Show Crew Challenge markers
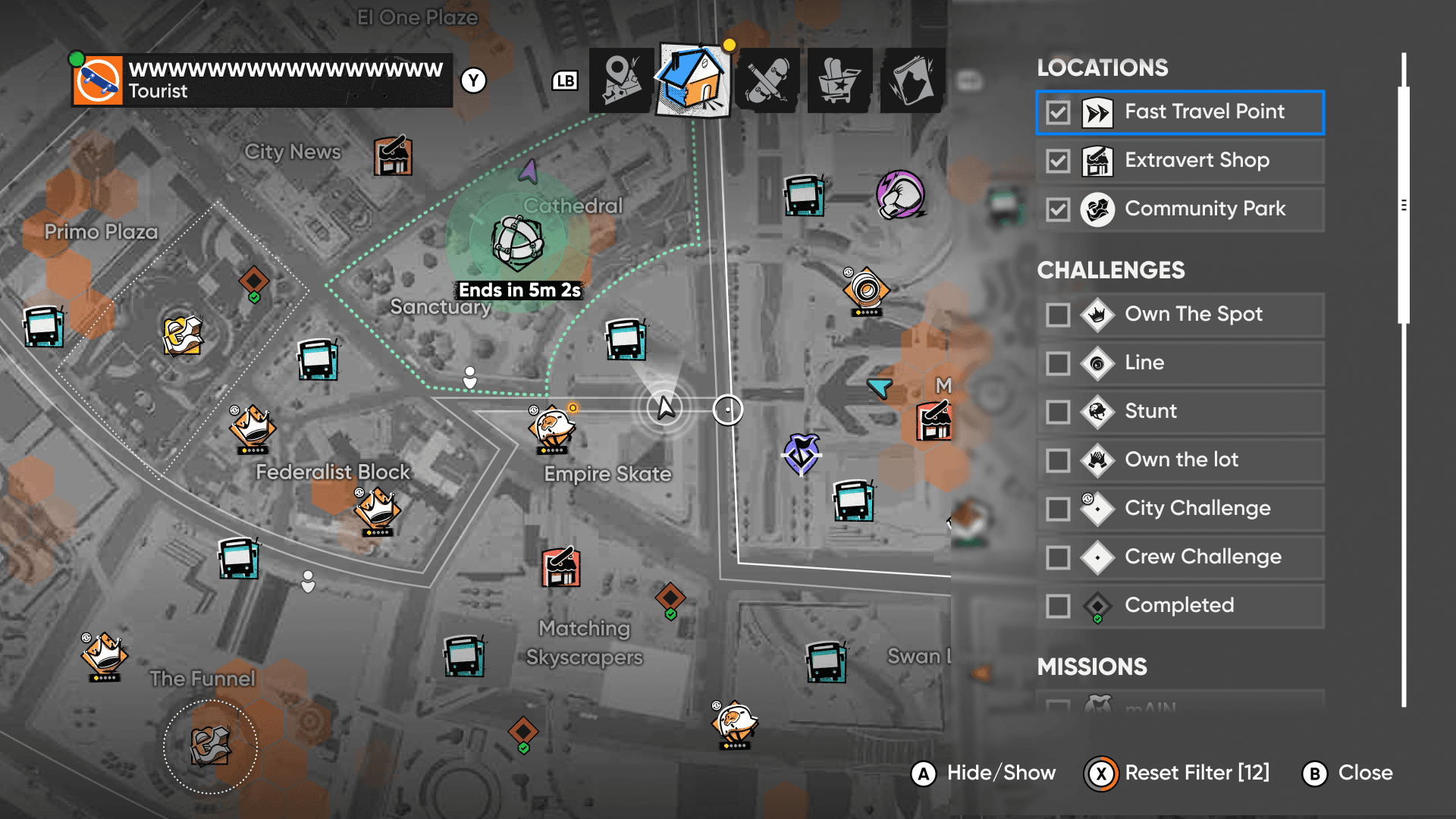1456x819 pixels. 1058,557
